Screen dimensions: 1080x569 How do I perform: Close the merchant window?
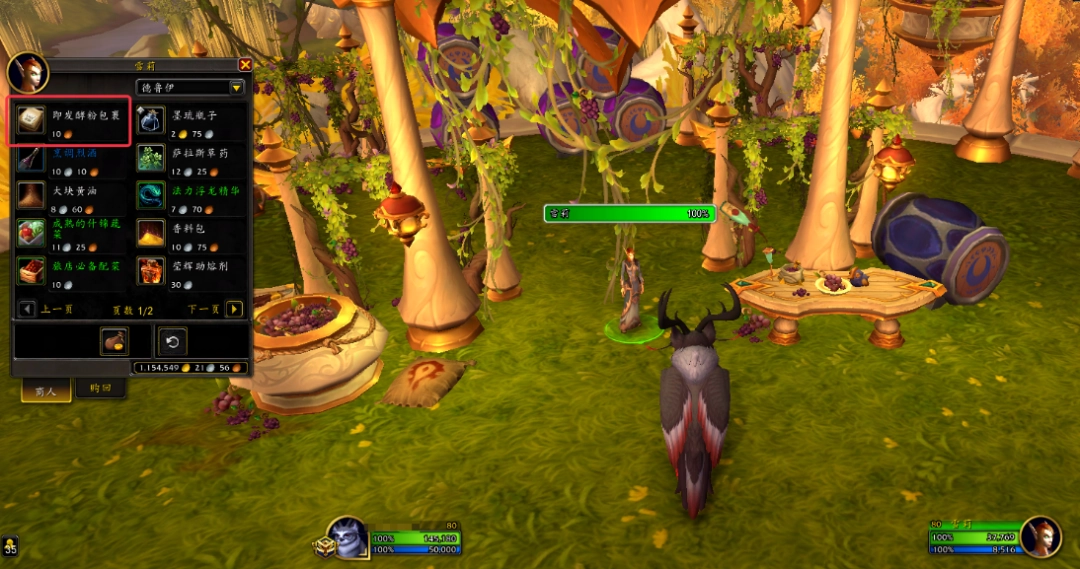click(x=245, y=65)
